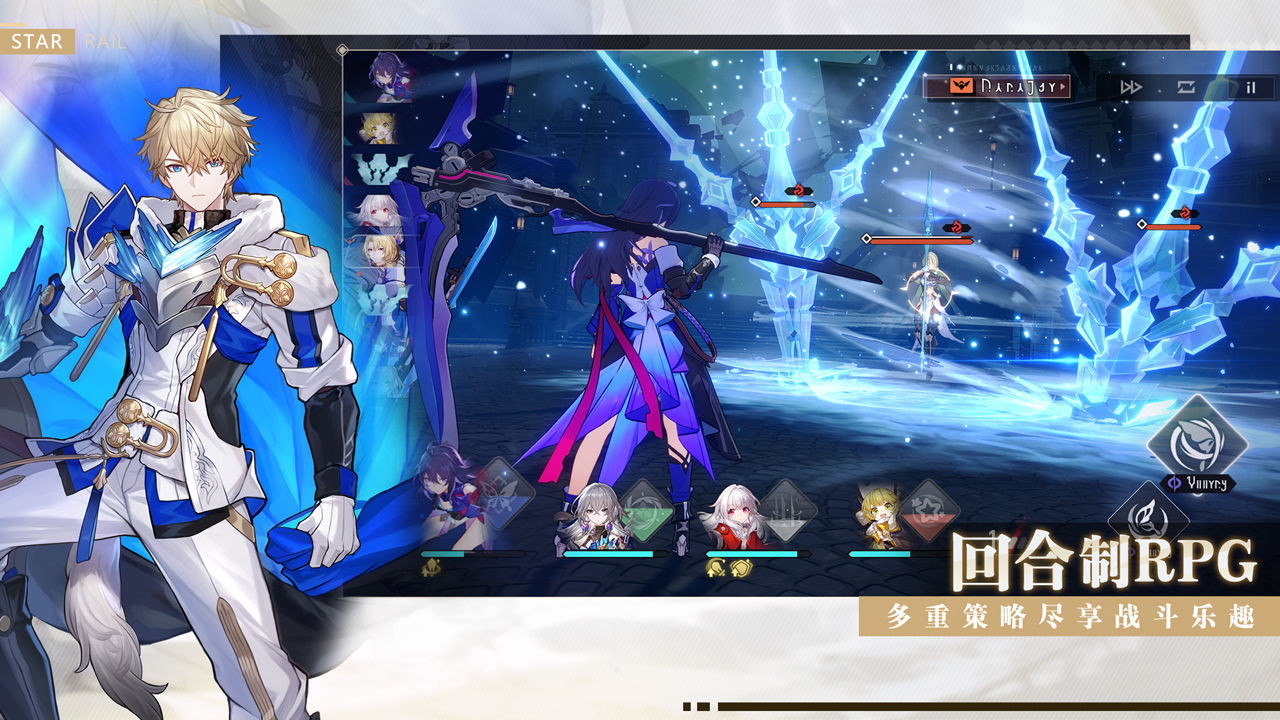The image size is (1280, 720).
Task: Toggle double-speed battle mode
Action: click(1132, 86)
